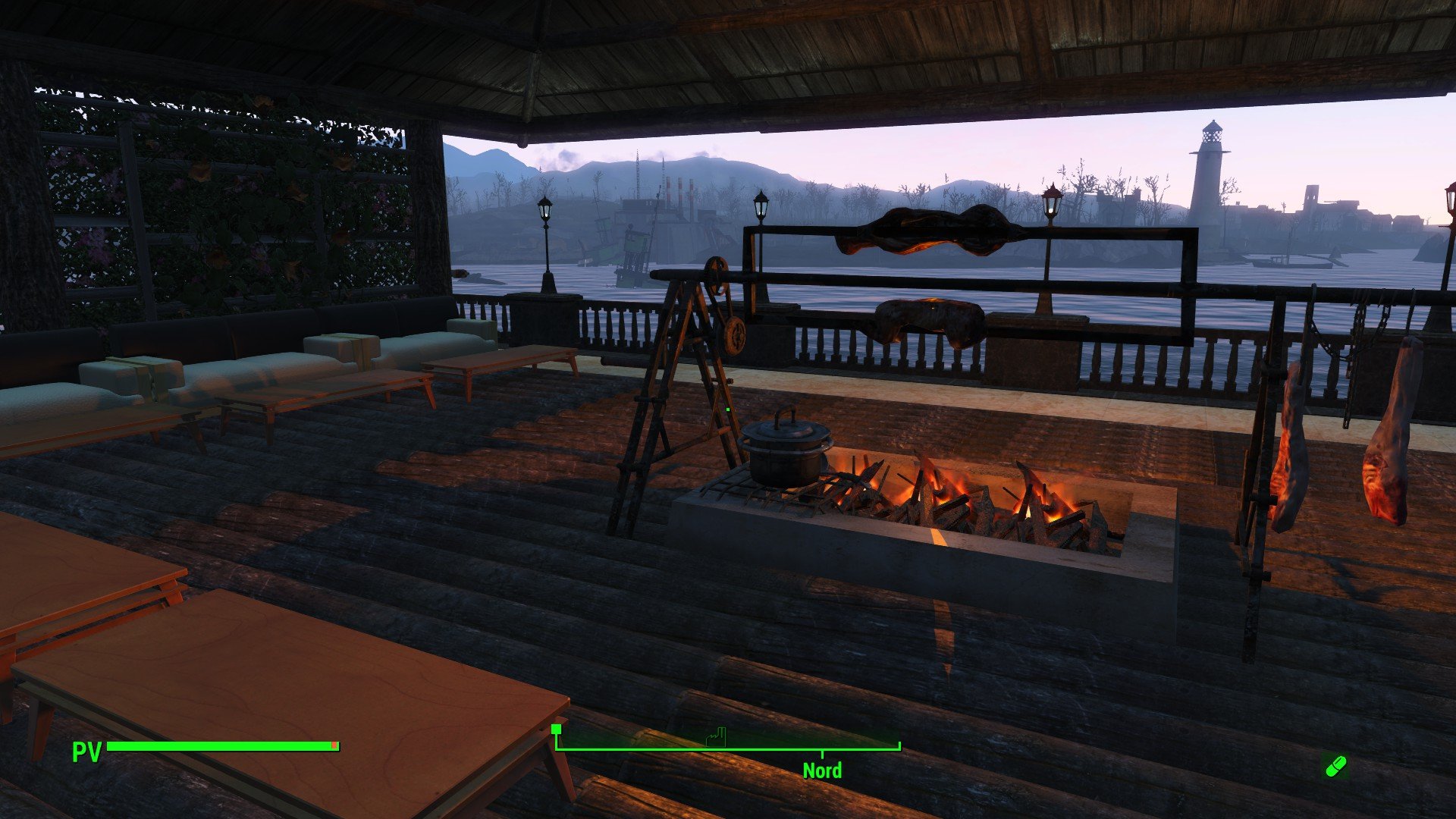Click the Nord compass heading
Image resolution: width=1456 pixels, height=819 pixels.
pyautogui.click(x=822, y=770)
